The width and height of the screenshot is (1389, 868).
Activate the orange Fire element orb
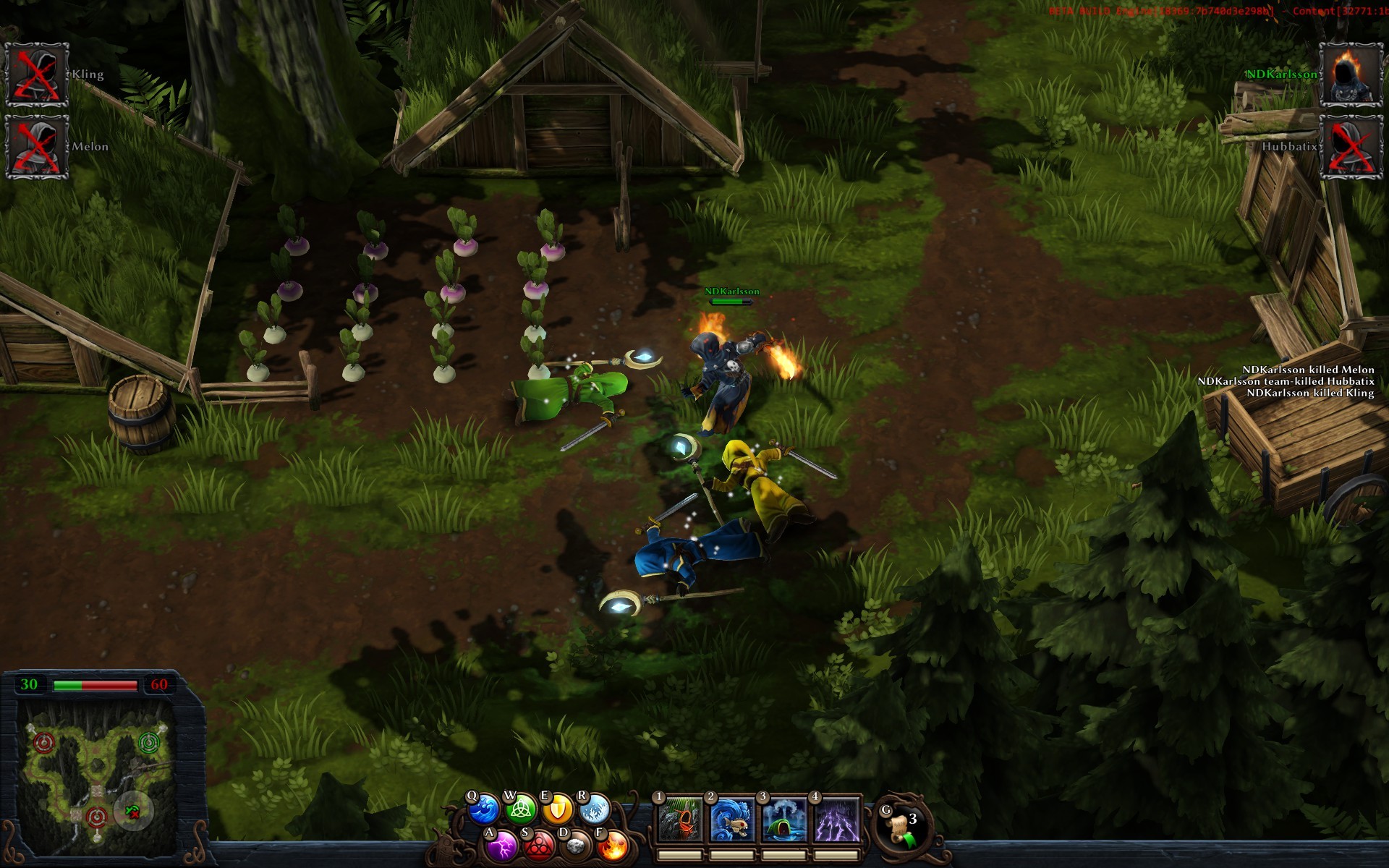click(613, 846)
